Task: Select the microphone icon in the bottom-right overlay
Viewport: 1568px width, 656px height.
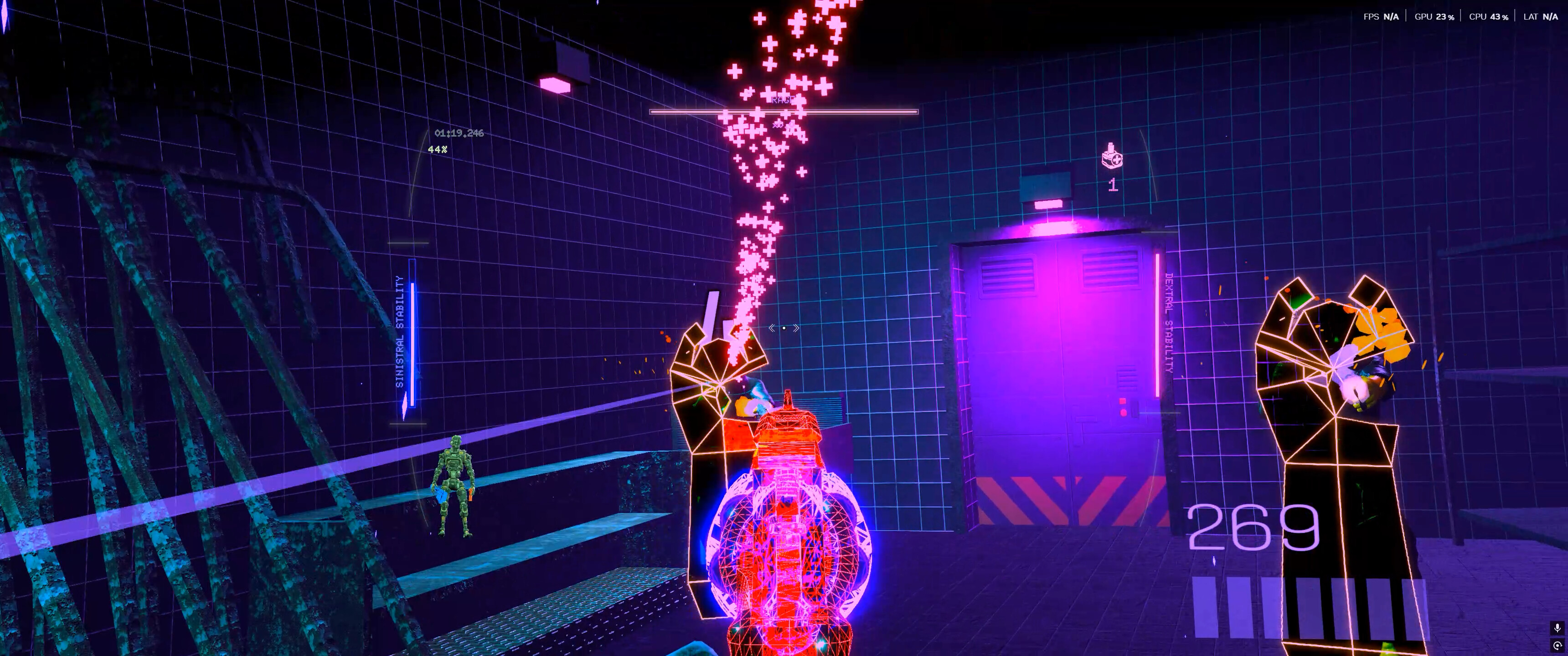Action: (1558, 627)
